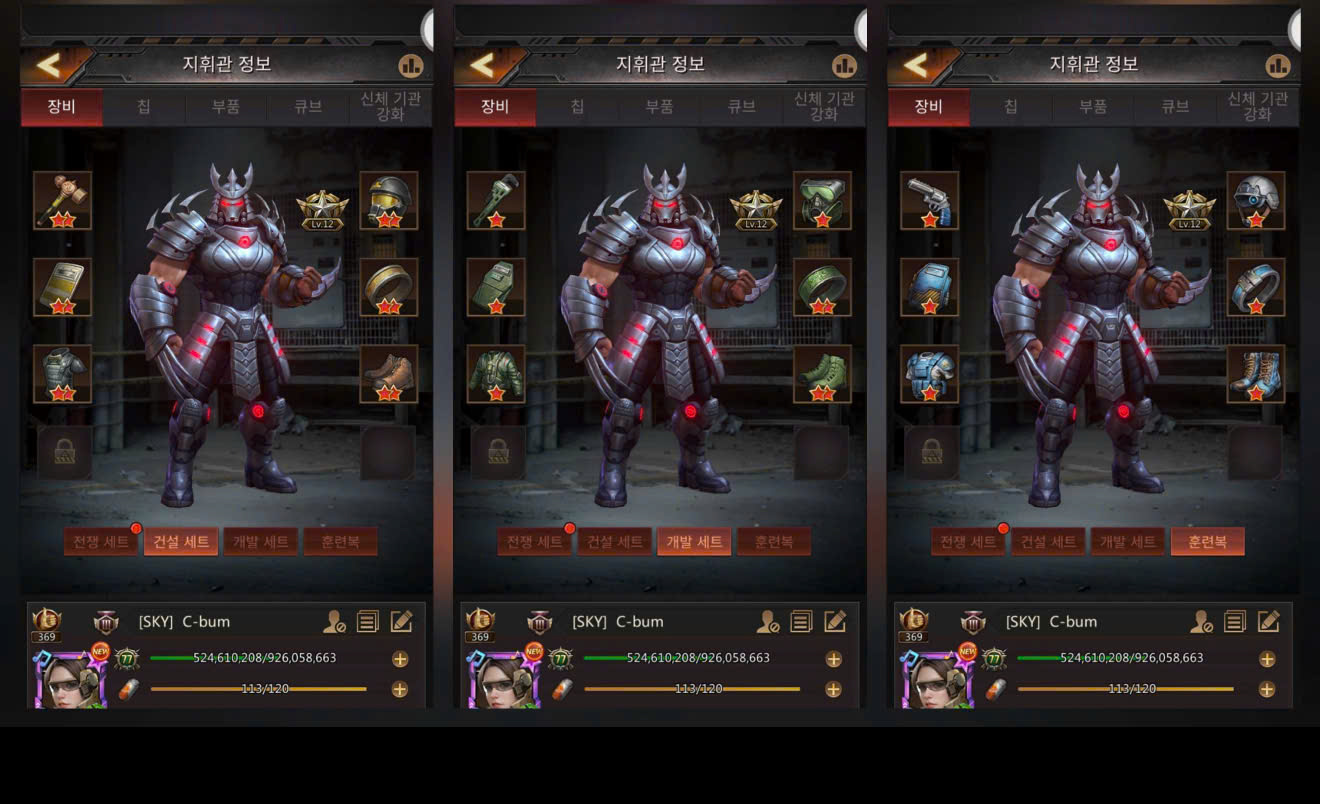
Task: Select the white helmet with blue visor
Action: pos(1256,200)
